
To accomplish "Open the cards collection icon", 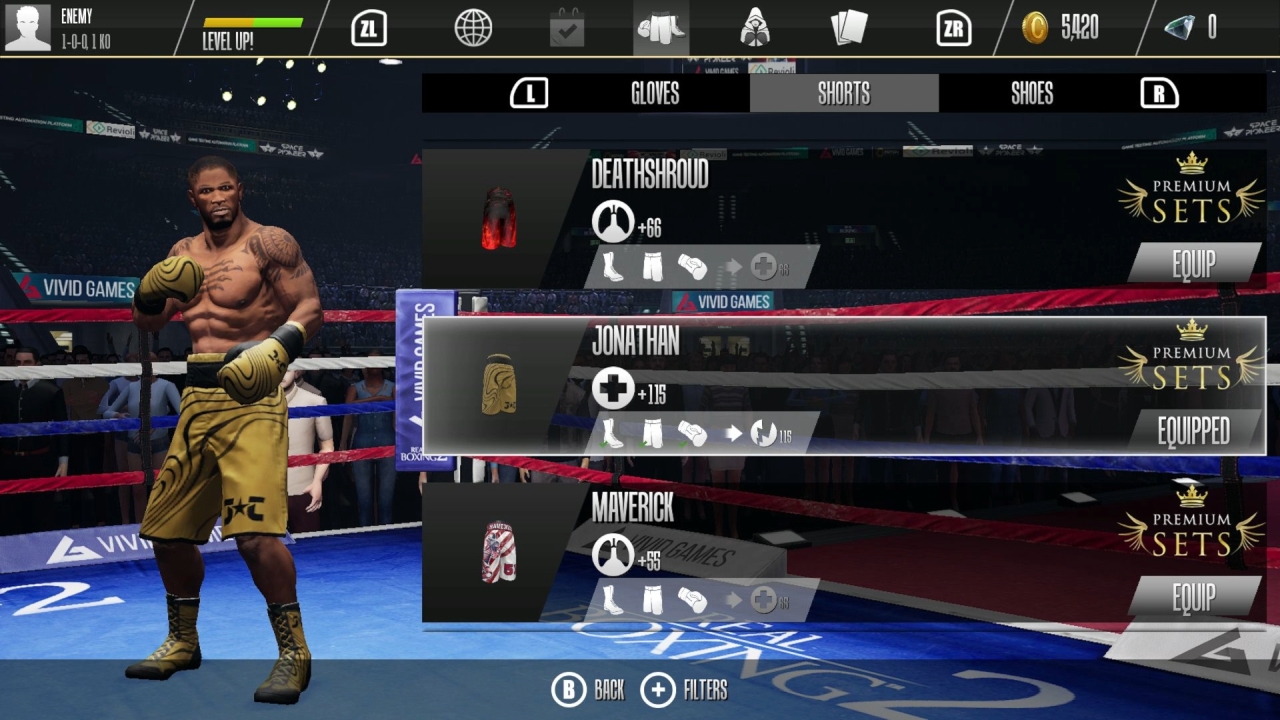I will (x=851, y=28).
